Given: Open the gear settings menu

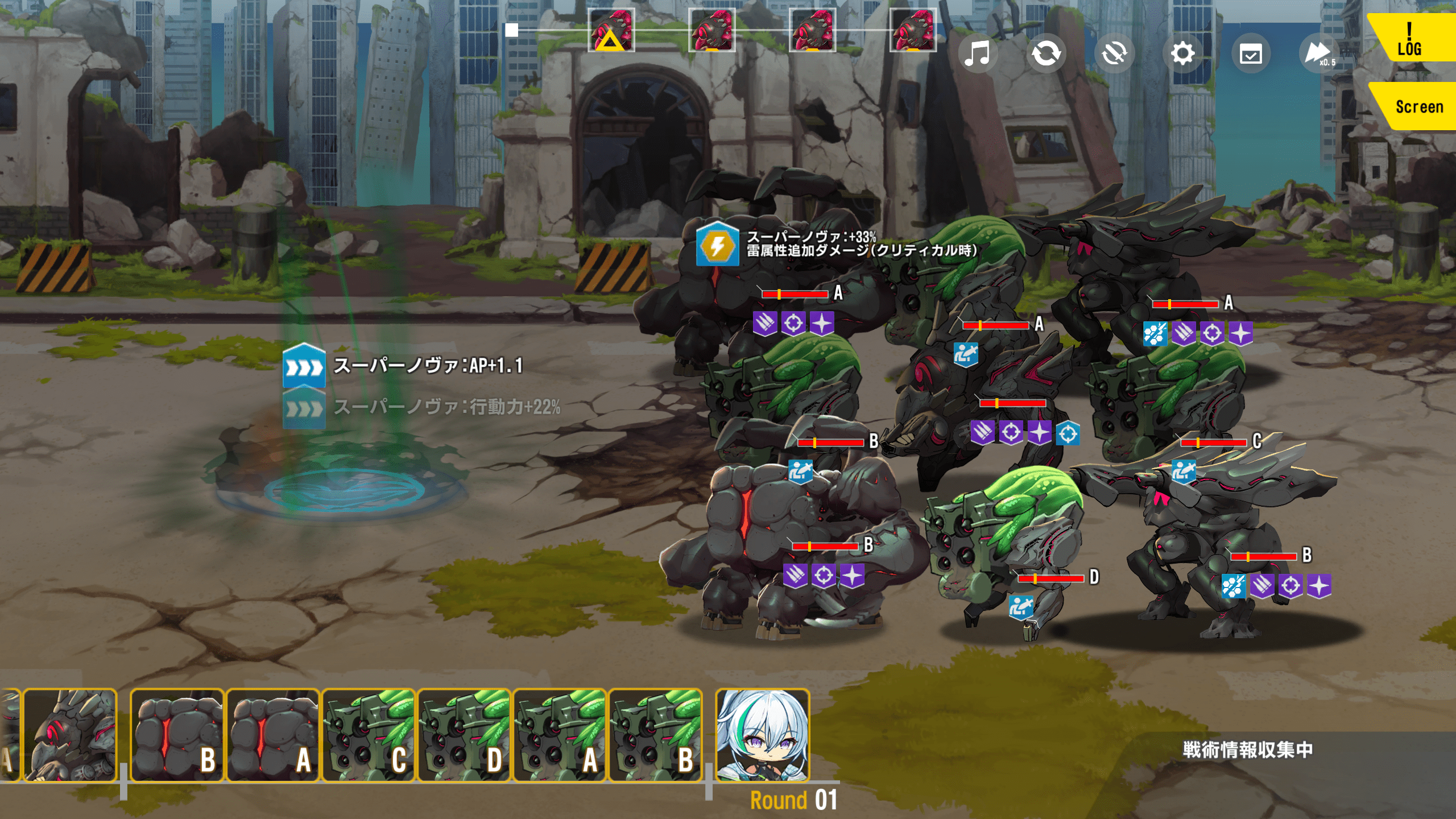Looking at the screenshot, I should click(x=1182, y=54).
